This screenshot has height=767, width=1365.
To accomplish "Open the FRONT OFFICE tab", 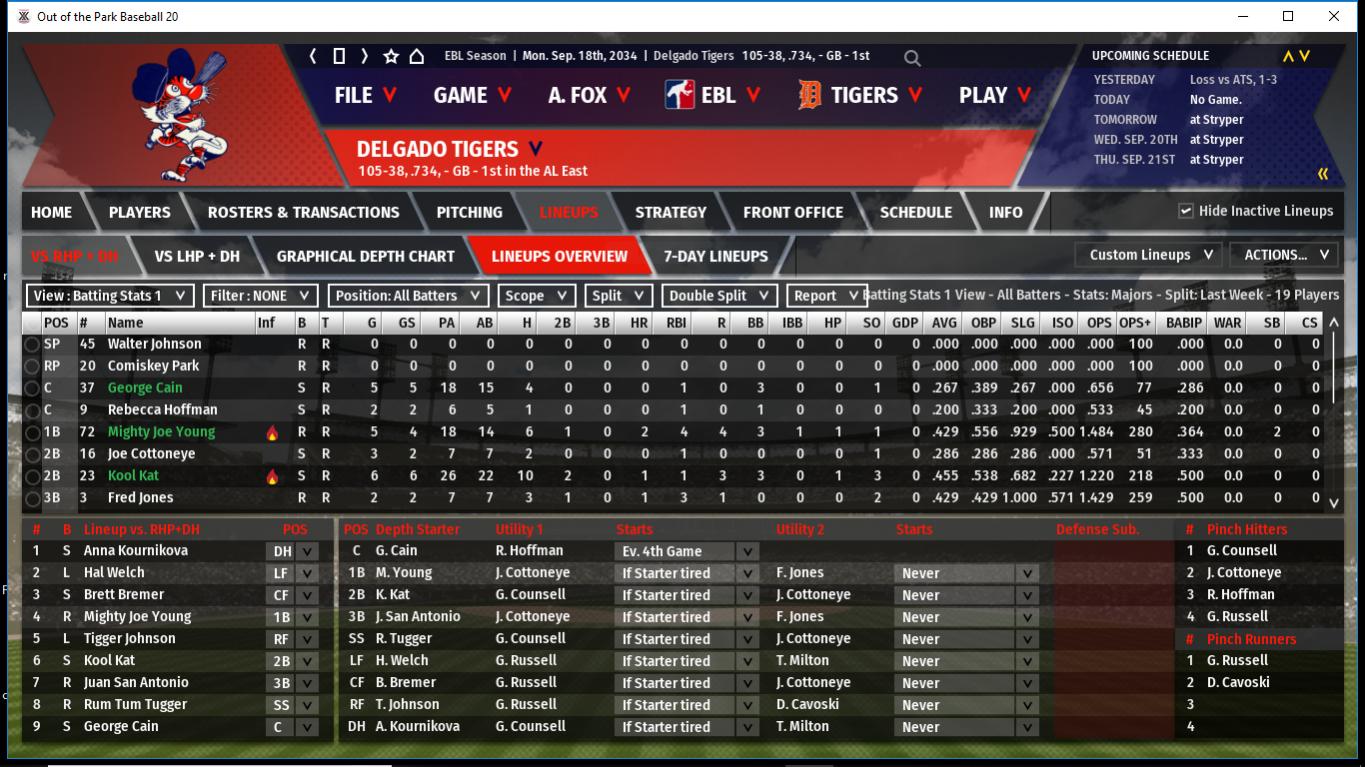I will point(793,212).
